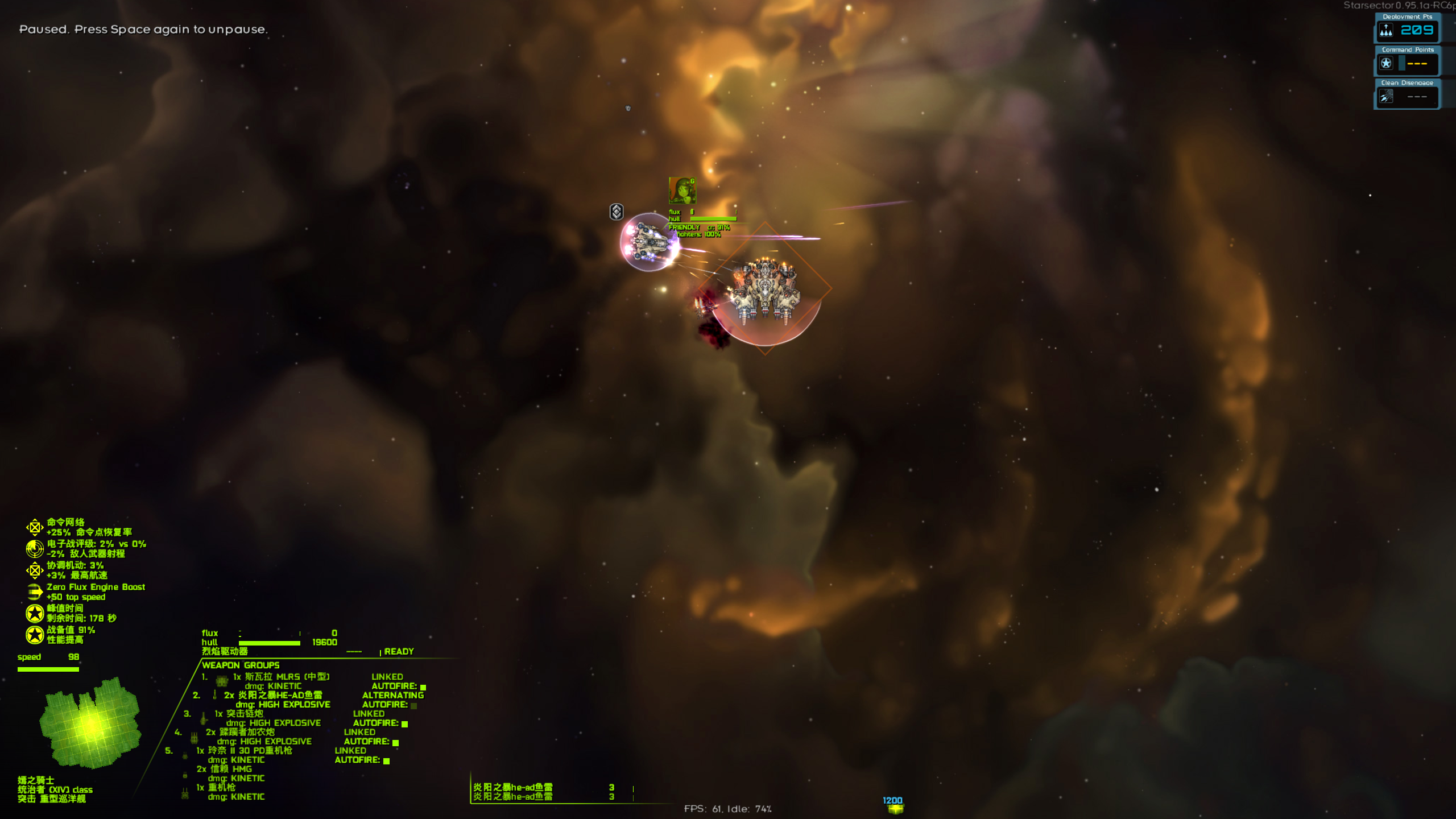
Task: Click the 战备值 combat readiness icon
Action: (x=35, y=635)
